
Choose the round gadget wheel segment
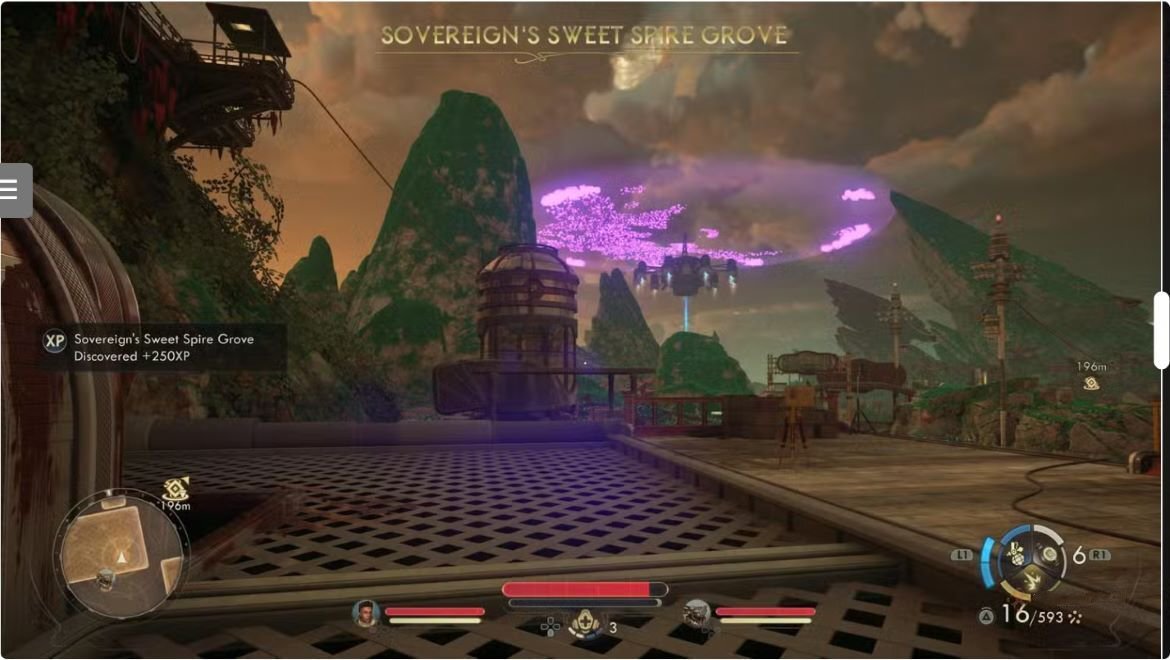point(1049,553)
